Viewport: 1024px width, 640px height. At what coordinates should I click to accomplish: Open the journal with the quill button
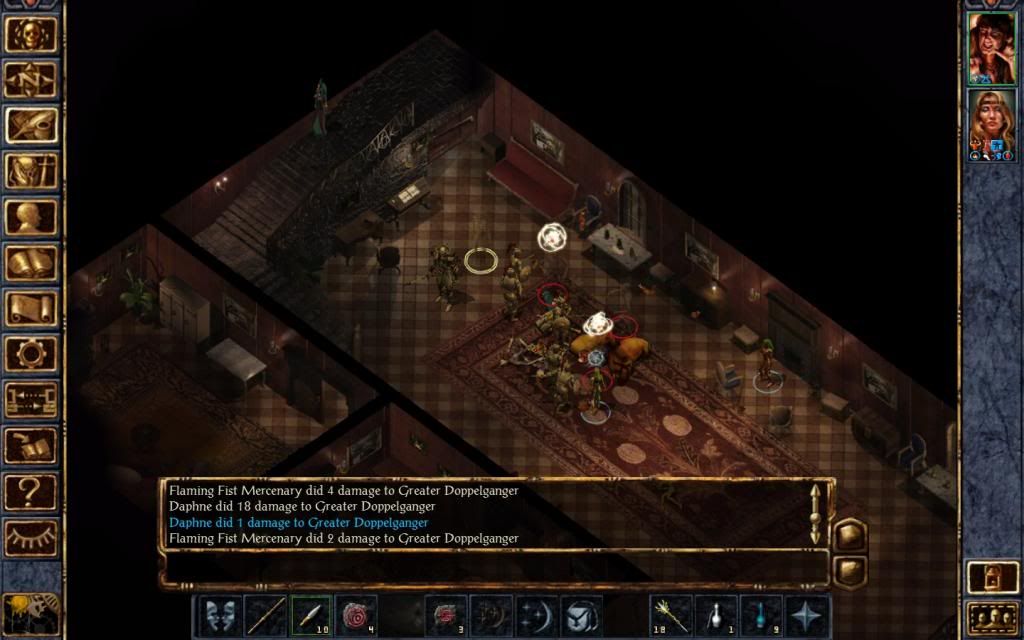click(31, 124)
